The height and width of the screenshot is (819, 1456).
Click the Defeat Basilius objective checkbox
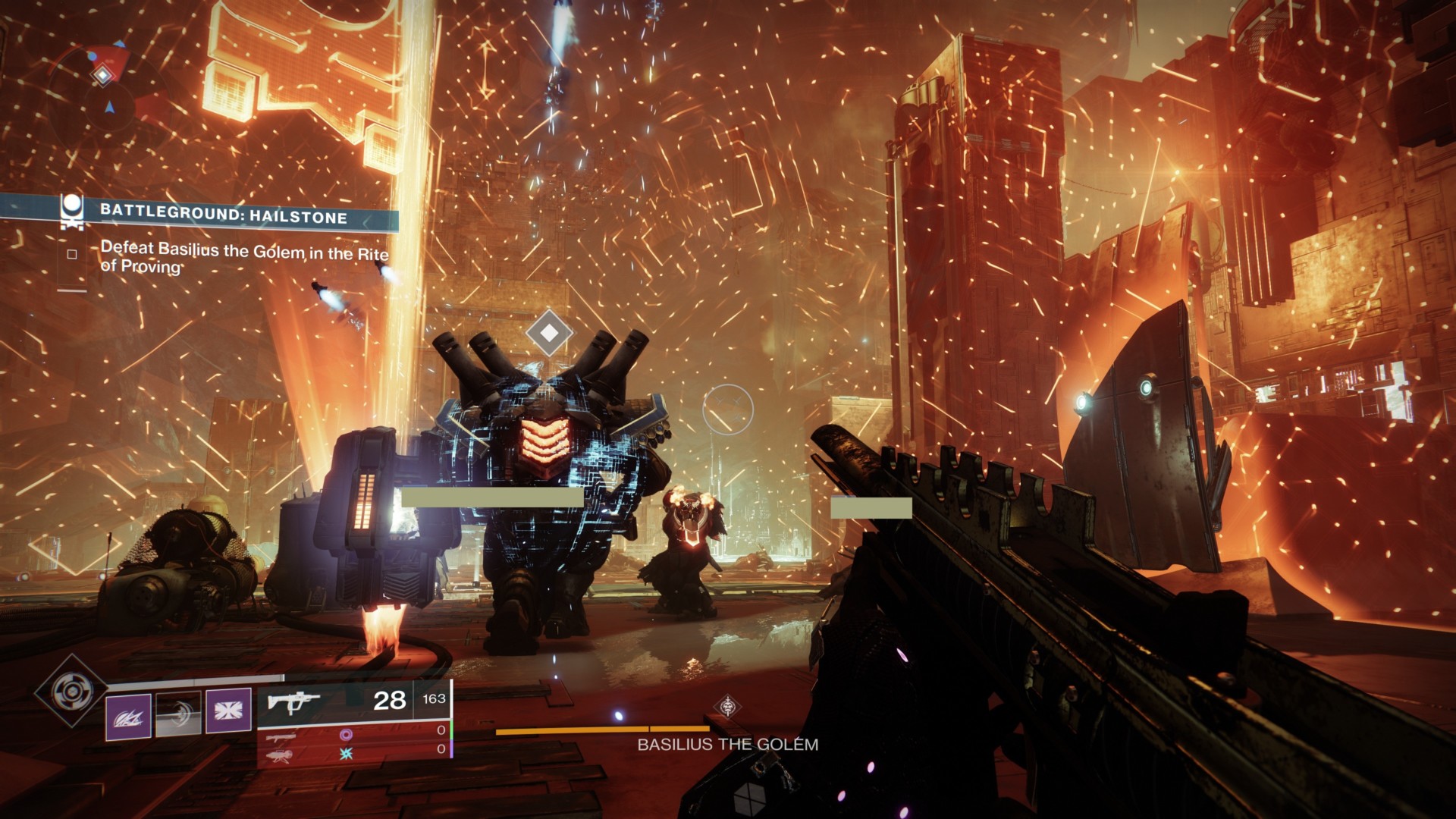pyautogui.click(x=72, y=254)
